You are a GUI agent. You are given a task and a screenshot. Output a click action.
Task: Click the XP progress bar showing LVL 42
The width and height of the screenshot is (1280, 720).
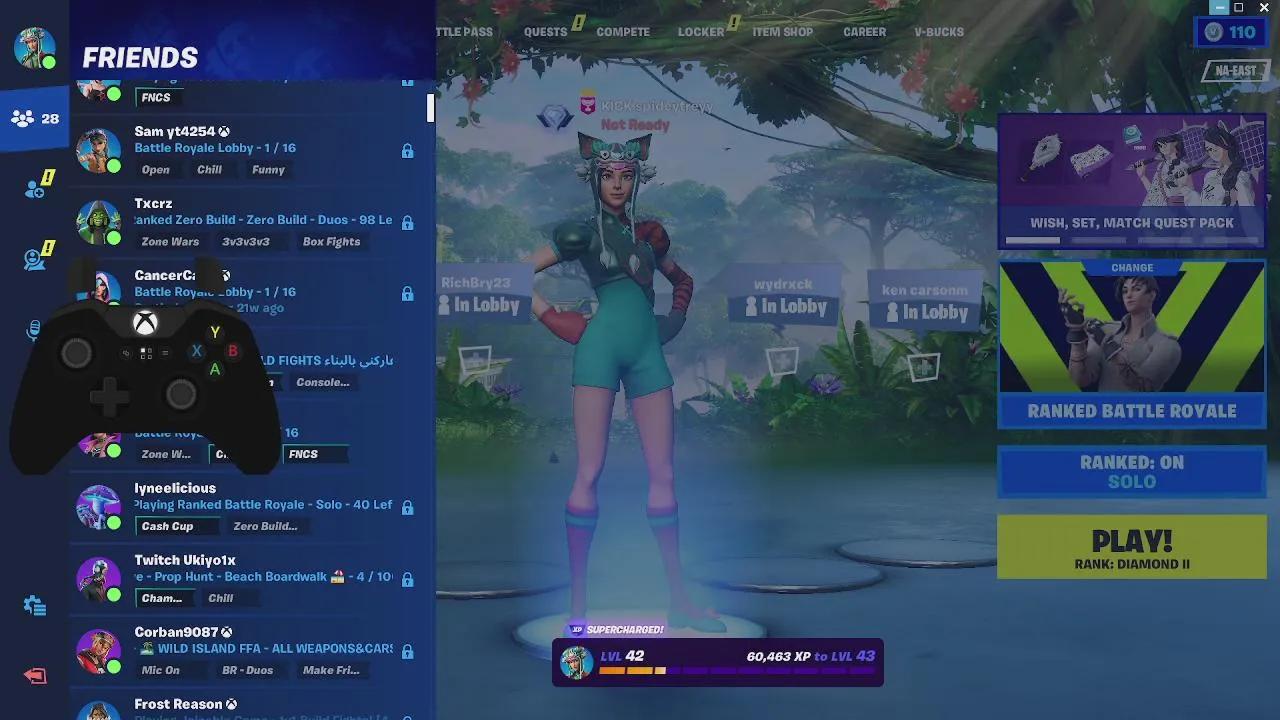pos(718,661)
